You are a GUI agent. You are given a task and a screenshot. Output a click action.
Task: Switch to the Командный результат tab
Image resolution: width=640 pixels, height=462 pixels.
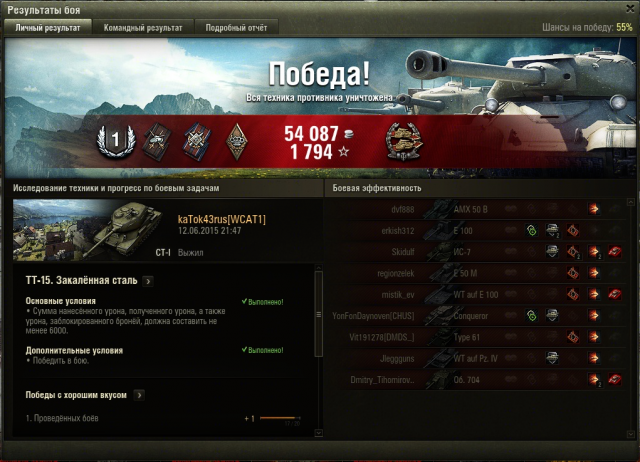(x=143, y=28)
